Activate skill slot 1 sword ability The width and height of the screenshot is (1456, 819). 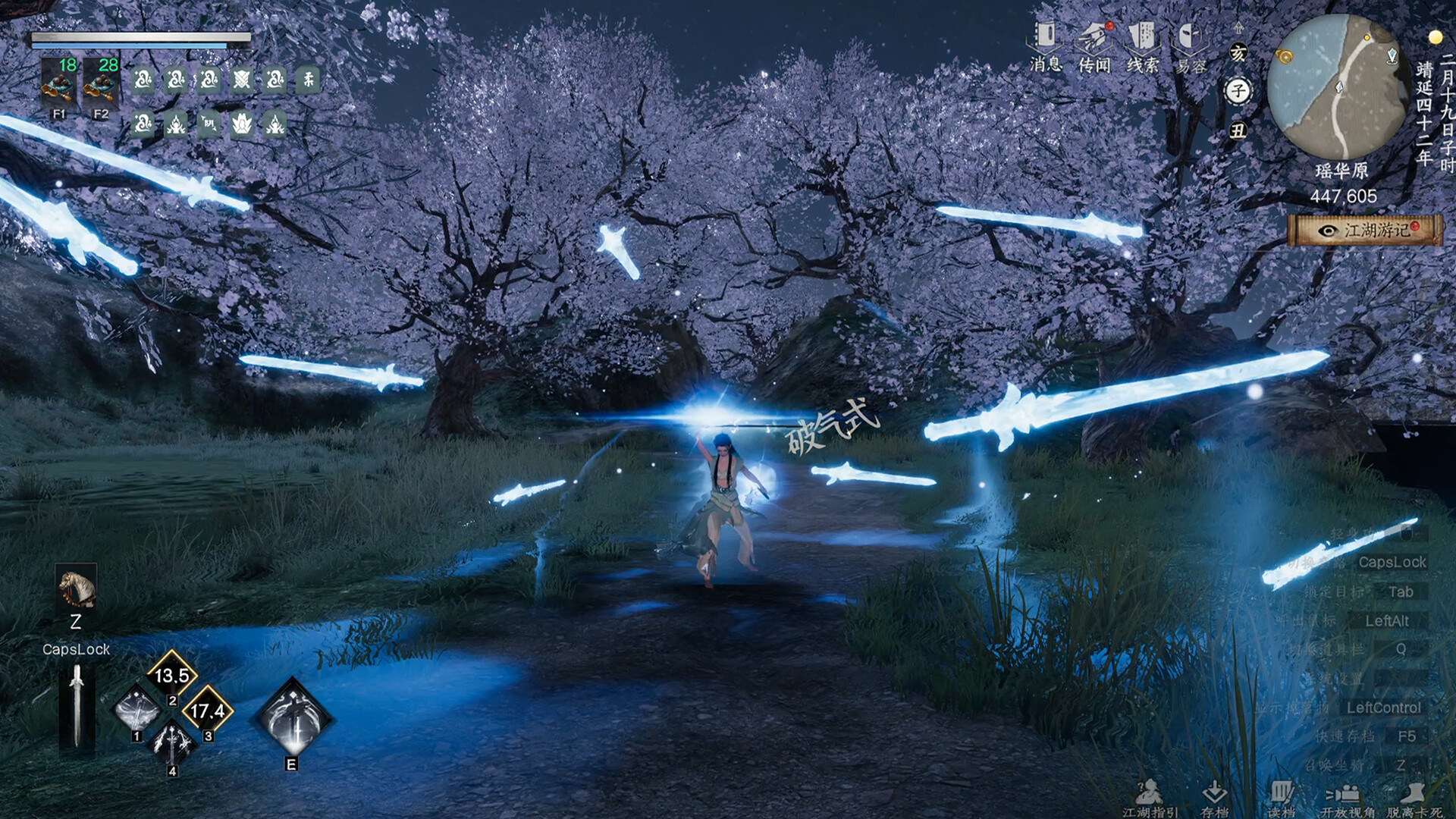(137, 711)
